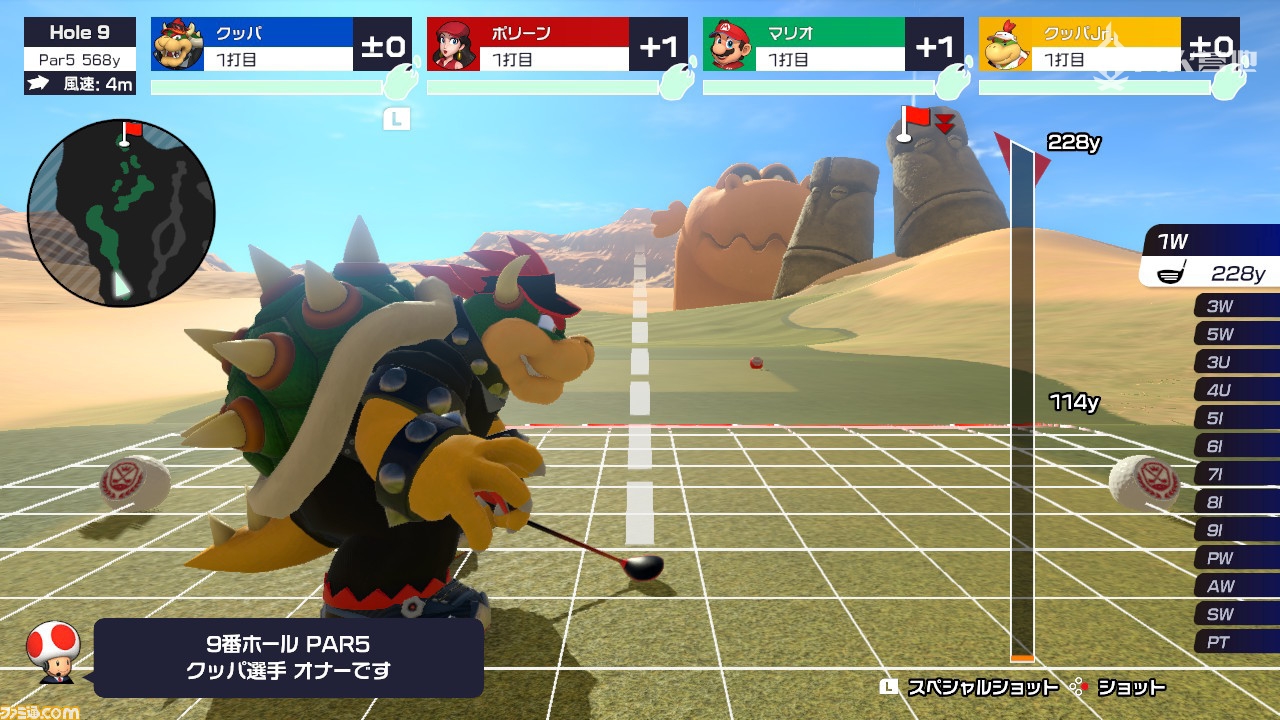Choose the 9I iron
The height and width of the screenshot is (720, 1280).
pyautogui.click(x=1236, y=531)
